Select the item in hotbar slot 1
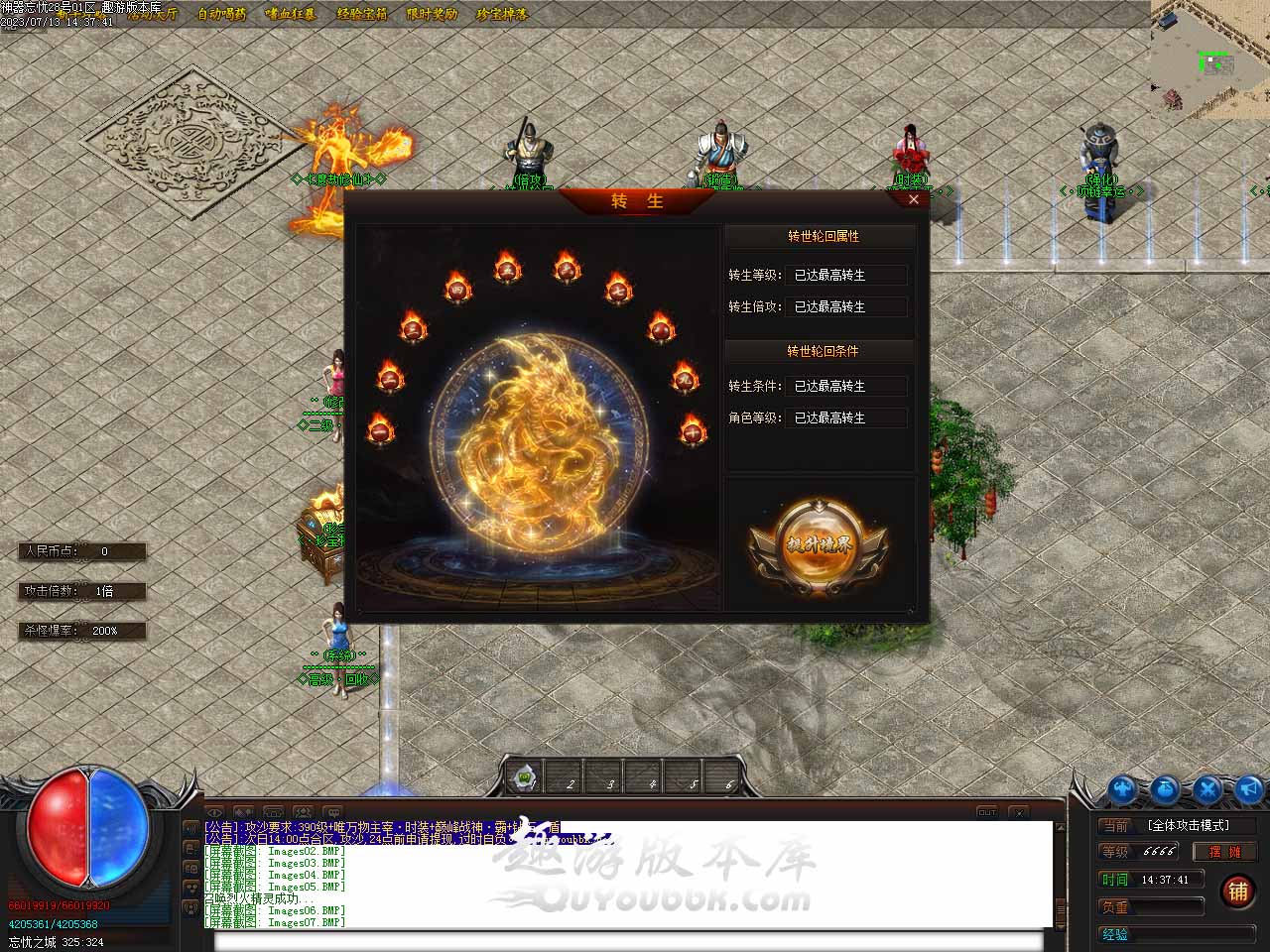Image resolution: width=1270 pixels, height=952 pixels. coord(525,776)
